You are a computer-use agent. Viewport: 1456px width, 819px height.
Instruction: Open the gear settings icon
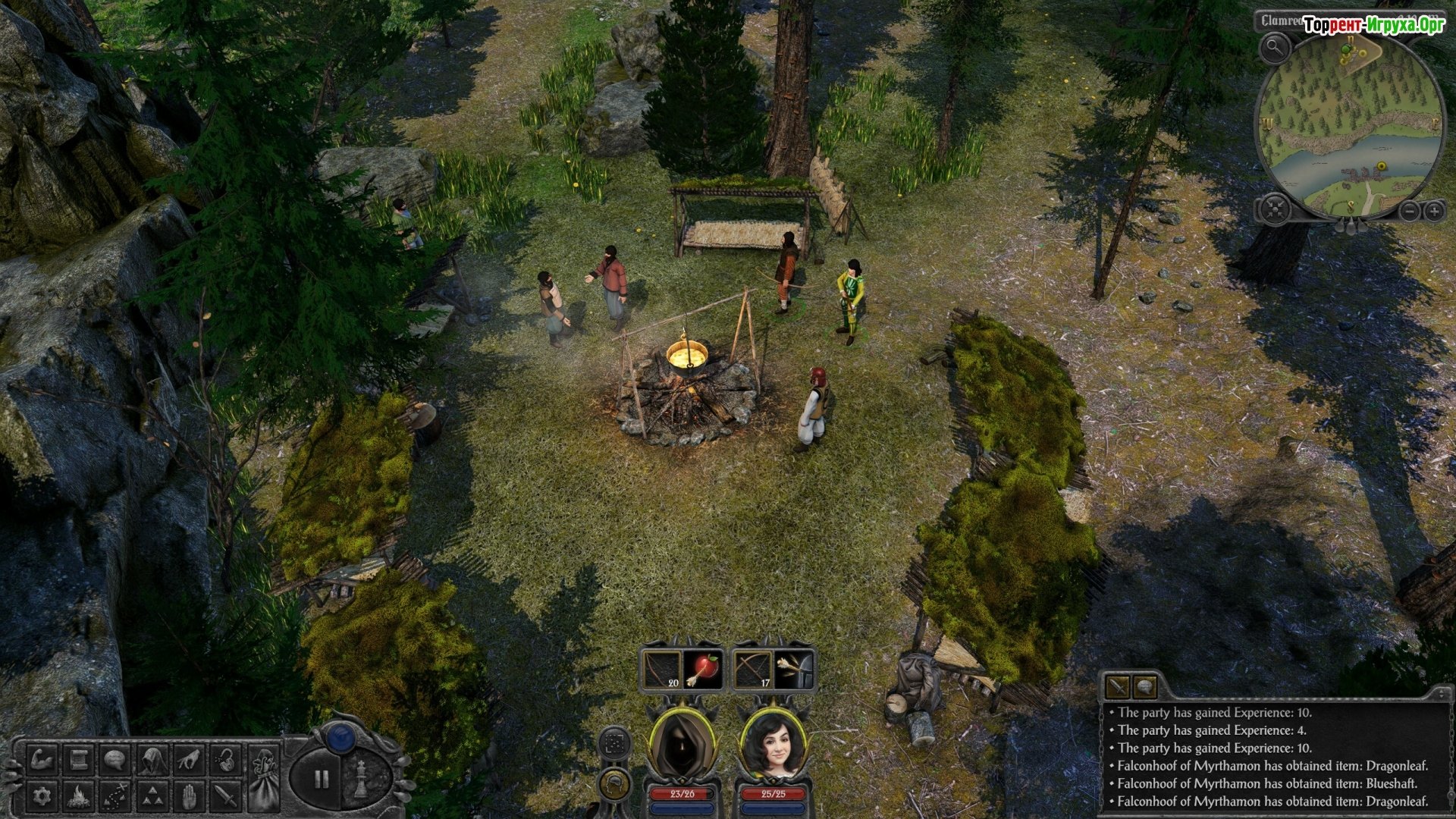pos(42,795)
